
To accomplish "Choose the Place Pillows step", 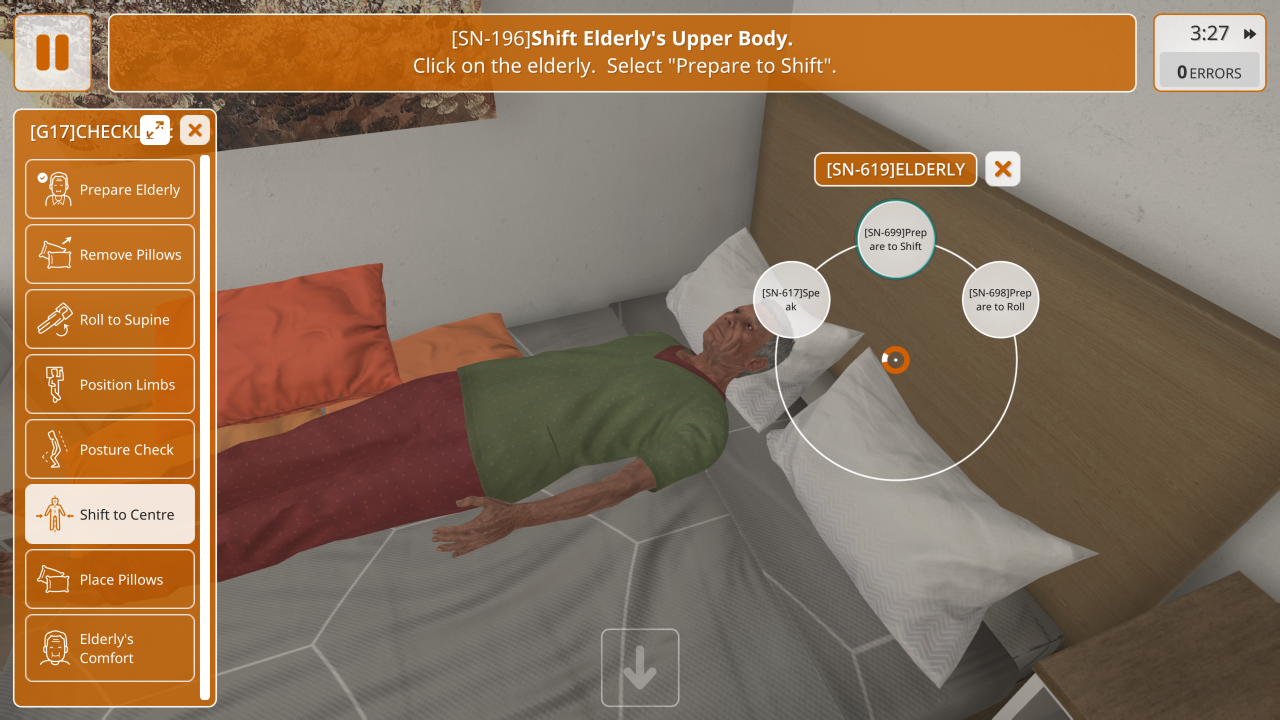I will (x=110, y=579).
